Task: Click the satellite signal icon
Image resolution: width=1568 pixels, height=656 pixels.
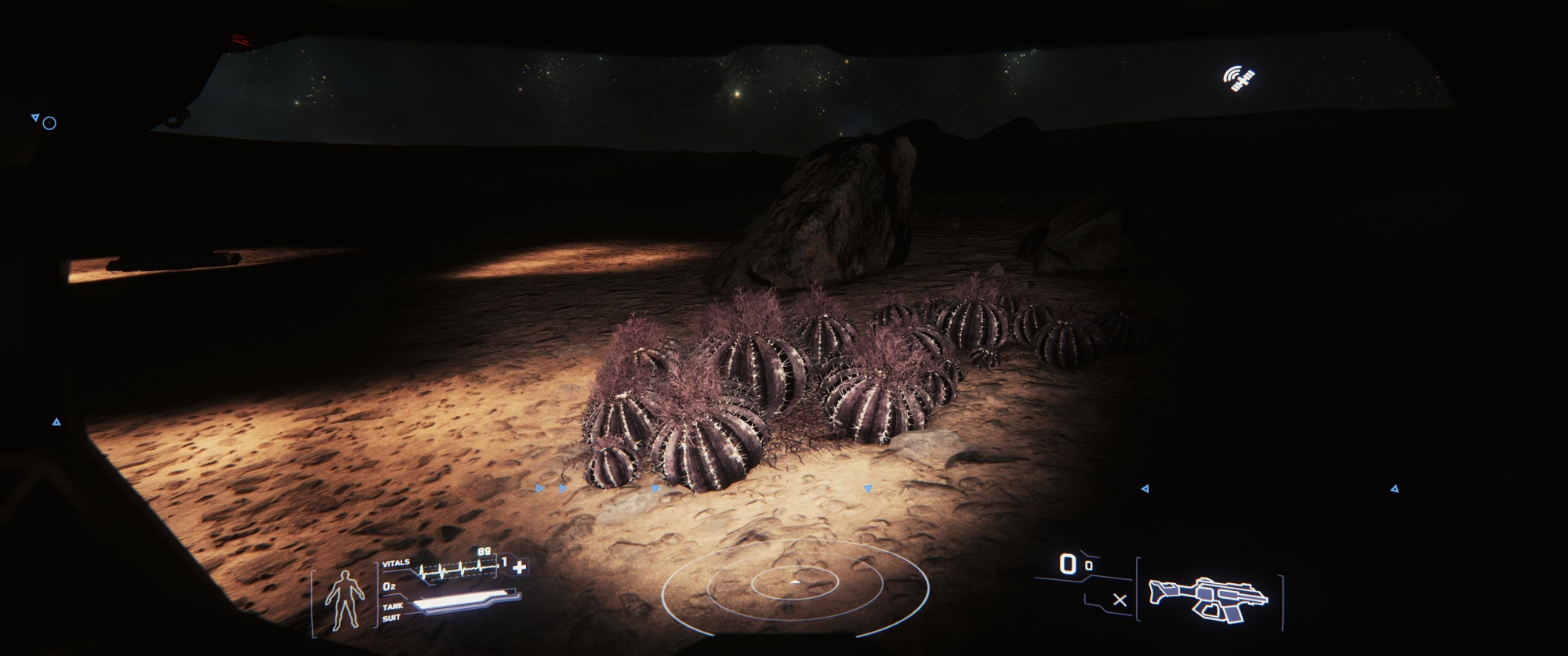Action: (x=1240, y=78)
